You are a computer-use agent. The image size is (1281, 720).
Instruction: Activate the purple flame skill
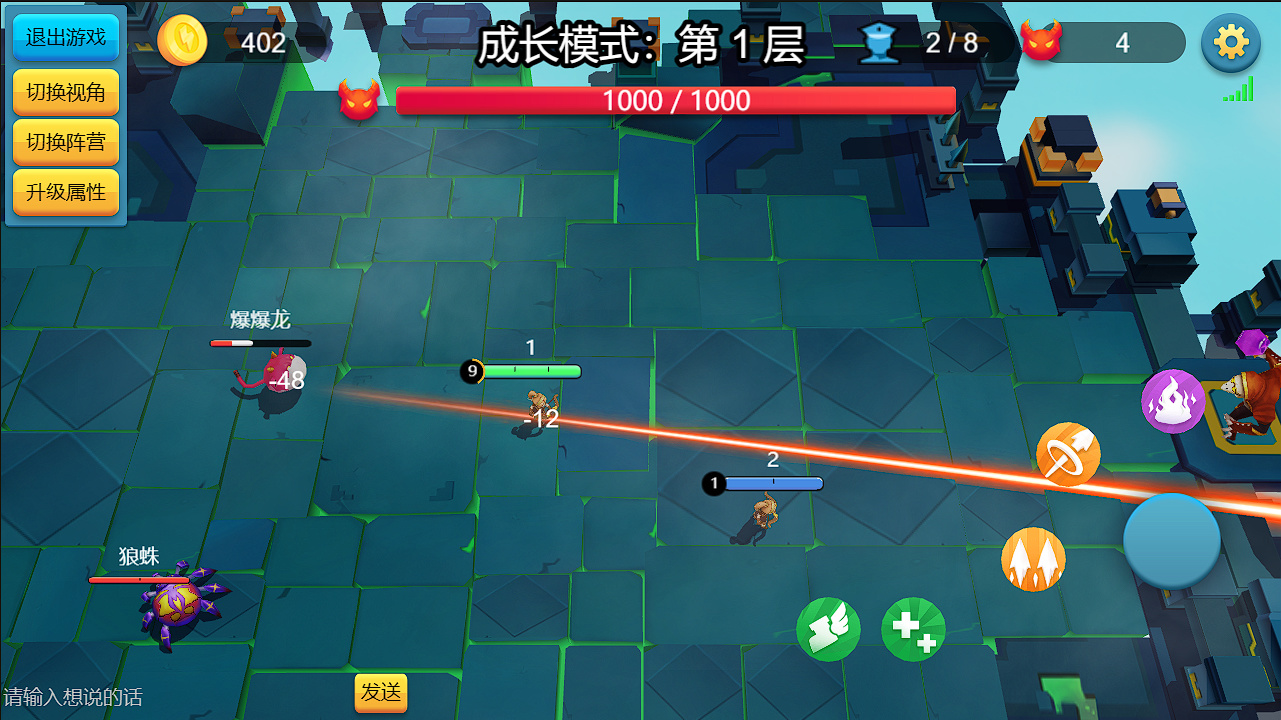(1173, 401)
